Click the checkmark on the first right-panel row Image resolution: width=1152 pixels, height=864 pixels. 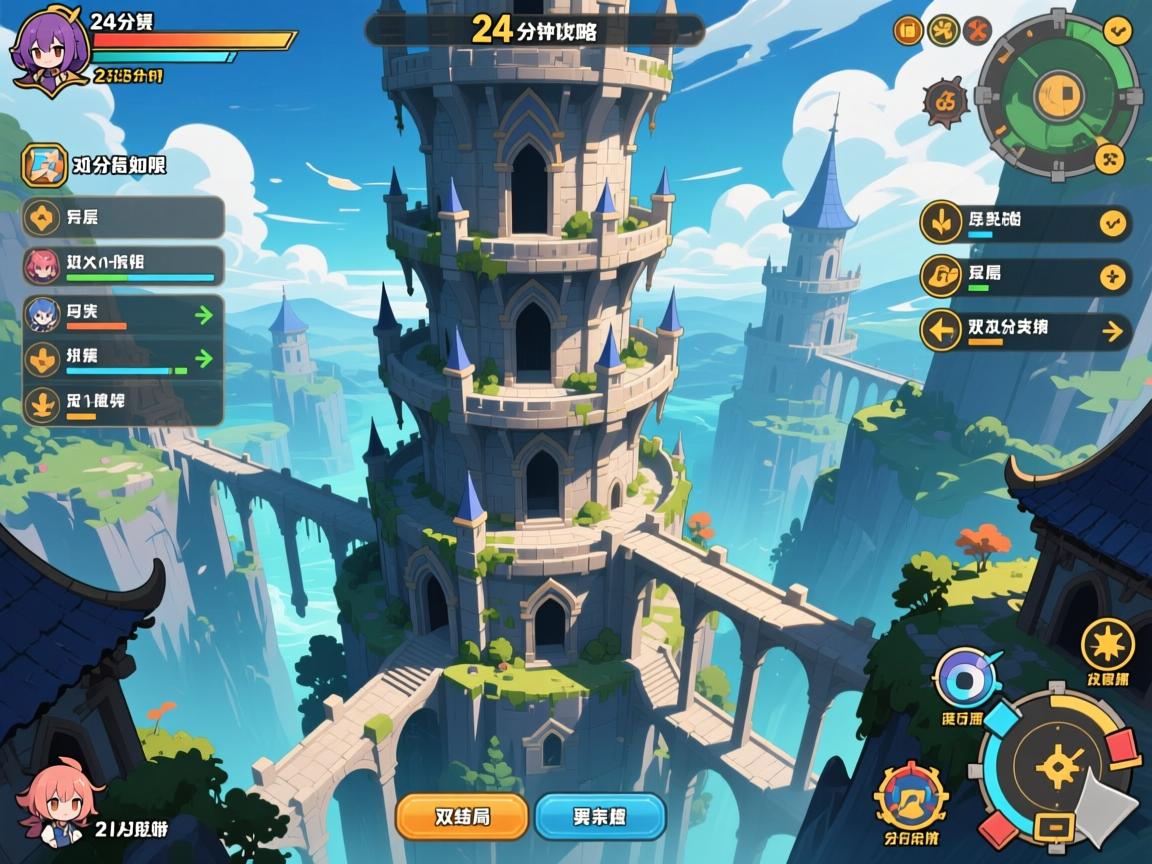click(1112, 223)
